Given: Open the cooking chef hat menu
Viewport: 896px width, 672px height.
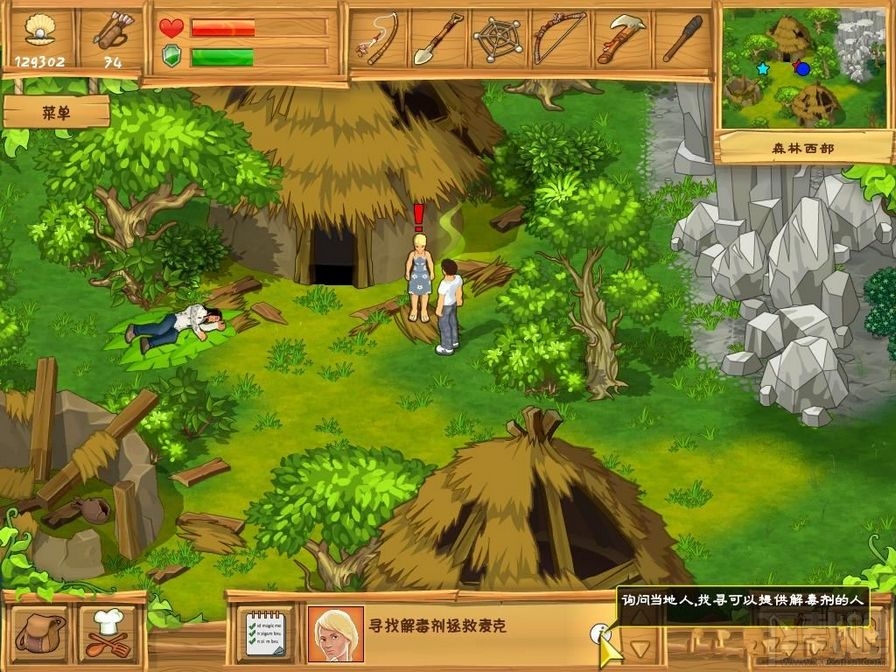Looking at the screenshot, I should pyautogui.click(x=109, y=632).
